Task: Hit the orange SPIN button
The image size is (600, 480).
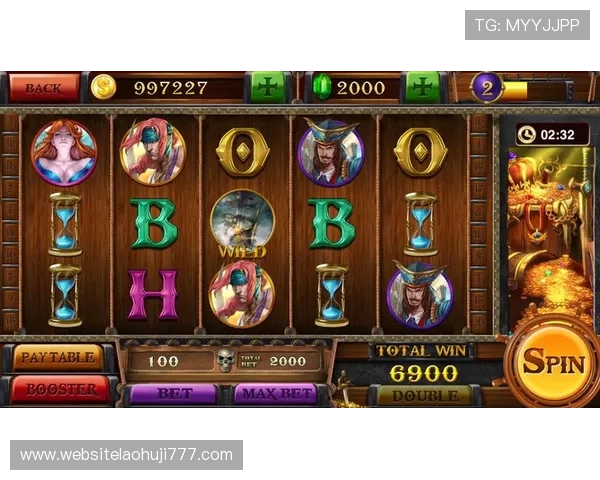Action: (553, 362)
